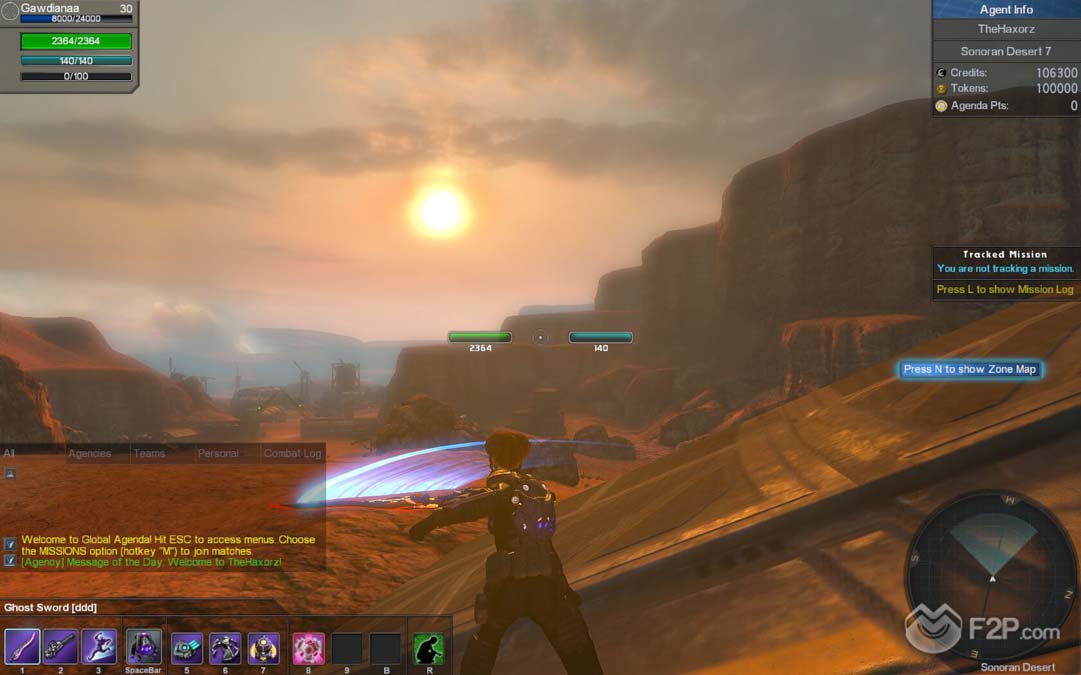Switch to the Agencies chat tab
This screenshot has height=675, width=1081.
point(90,454)
